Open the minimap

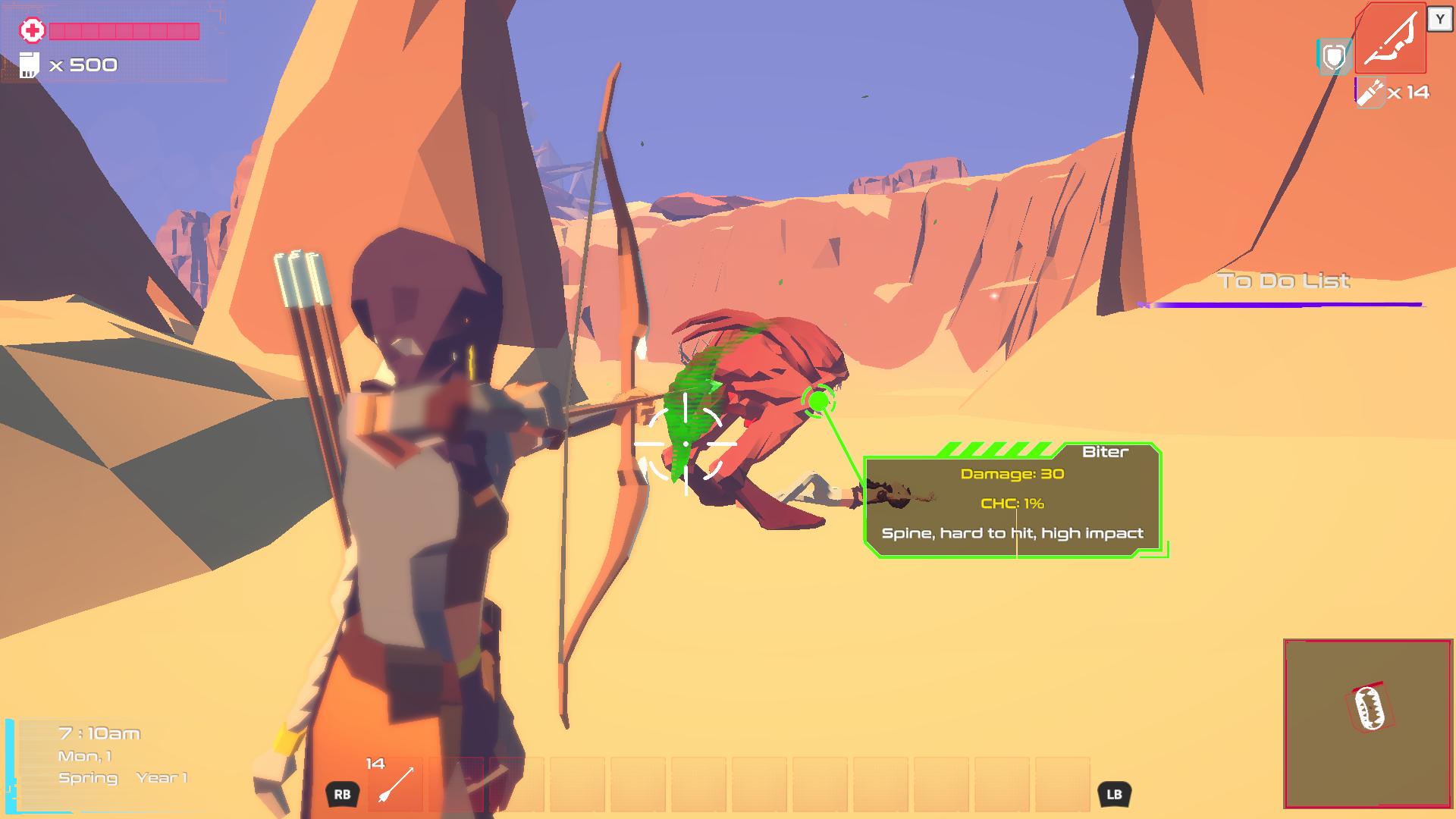(x=1367, y=723)
